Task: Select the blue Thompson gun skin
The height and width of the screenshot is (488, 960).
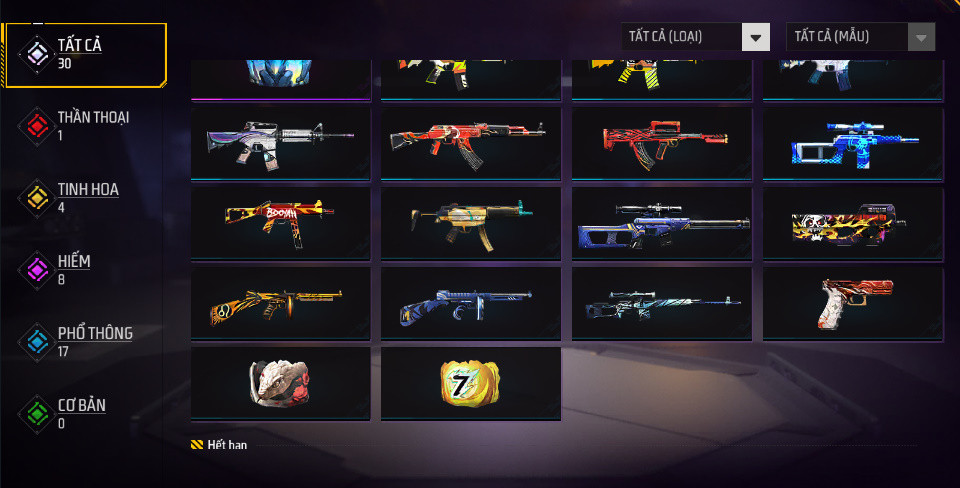Action: tap(470, 303)
